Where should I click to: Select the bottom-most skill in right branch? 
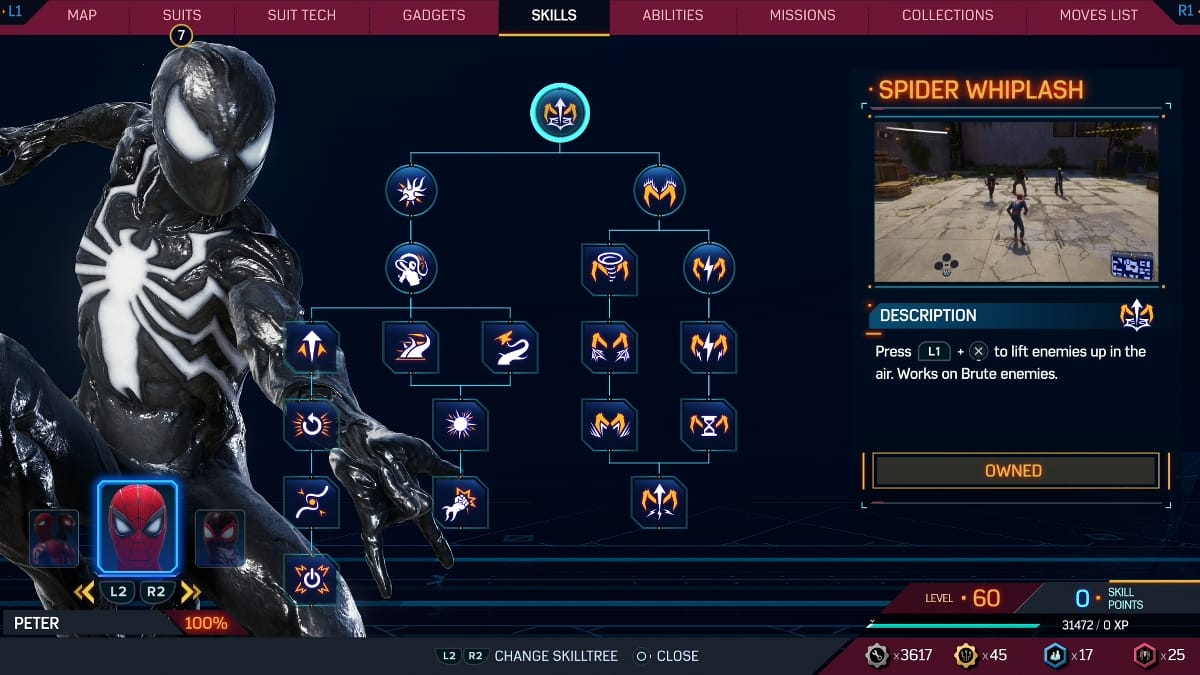pos(659,501)
